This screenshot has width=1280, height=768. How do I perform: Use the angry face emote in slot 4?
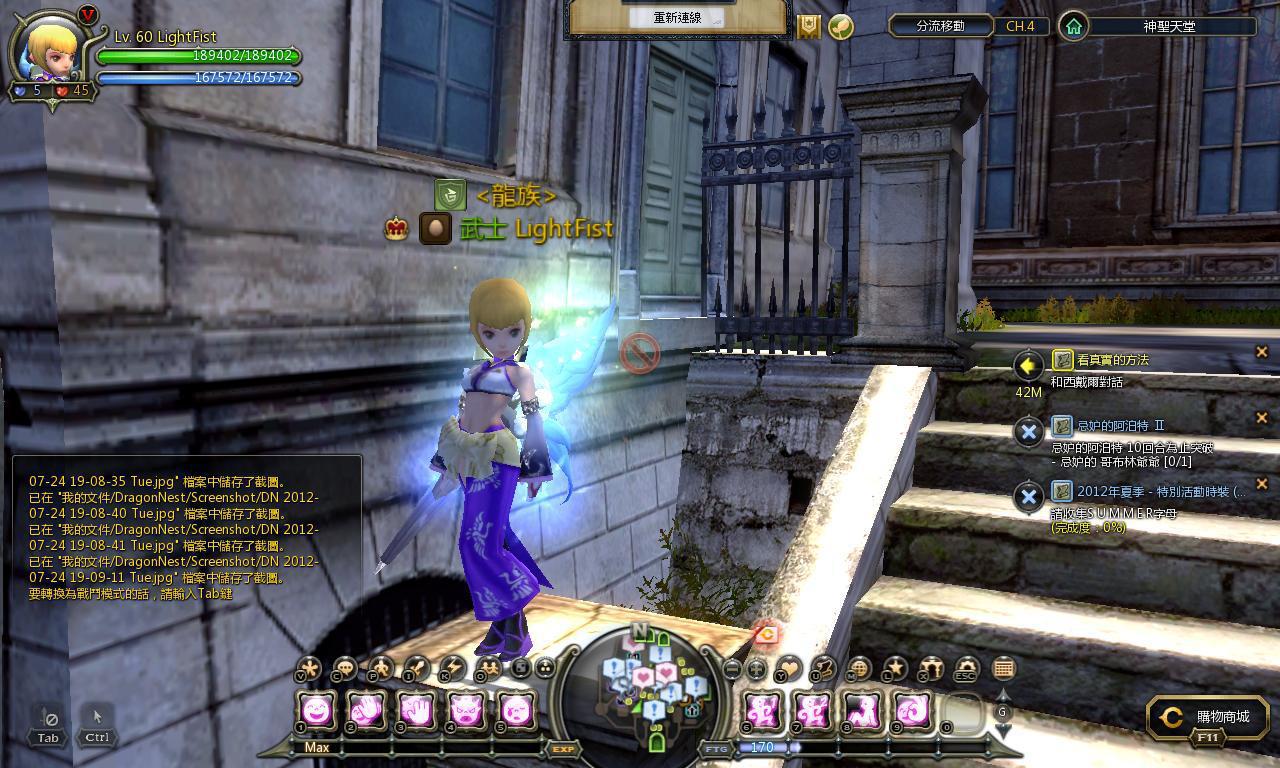tap(466, 712)
